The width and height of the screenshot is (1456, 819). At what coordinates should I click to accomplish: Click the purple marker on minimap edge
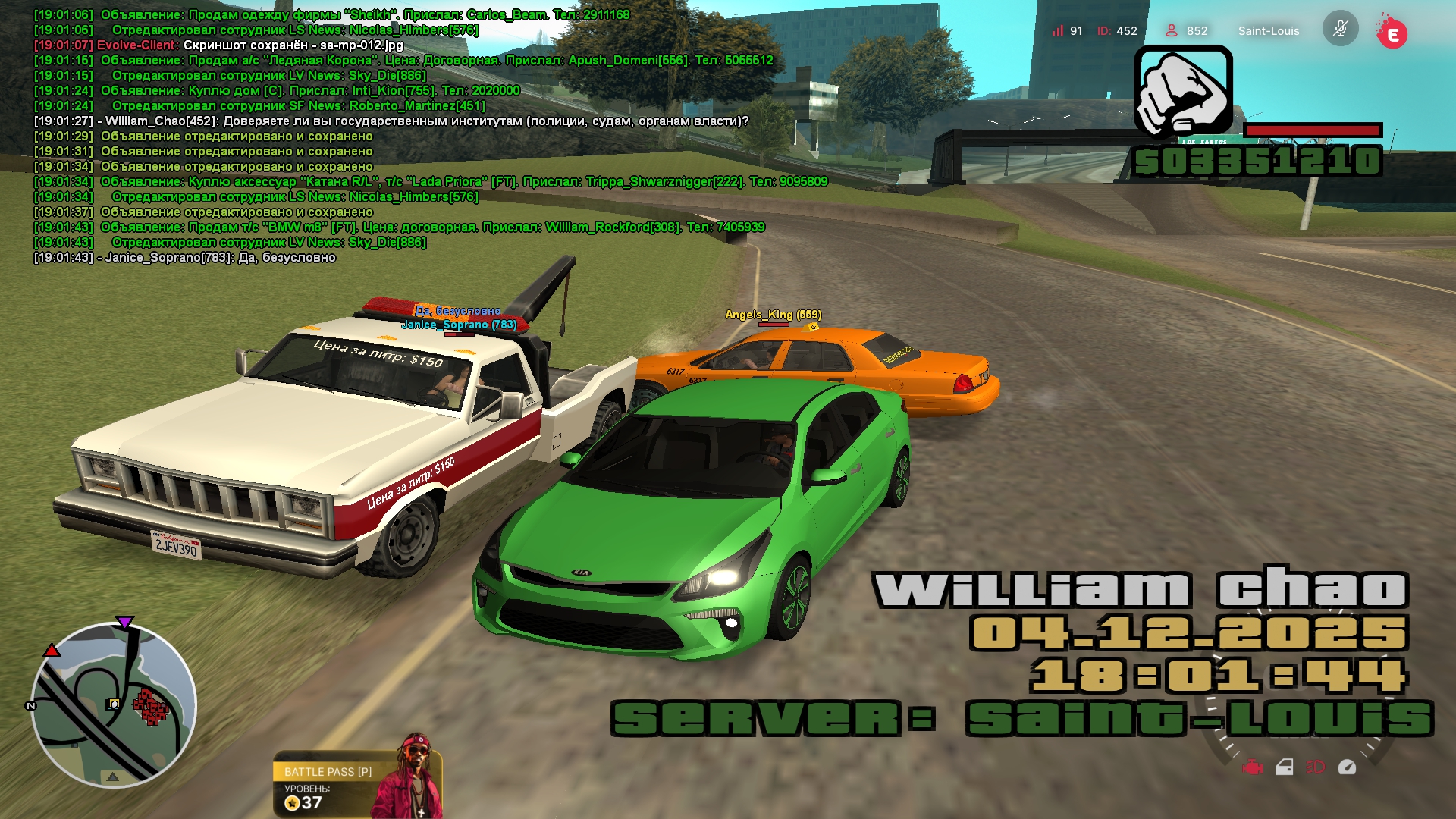[124, 623]
